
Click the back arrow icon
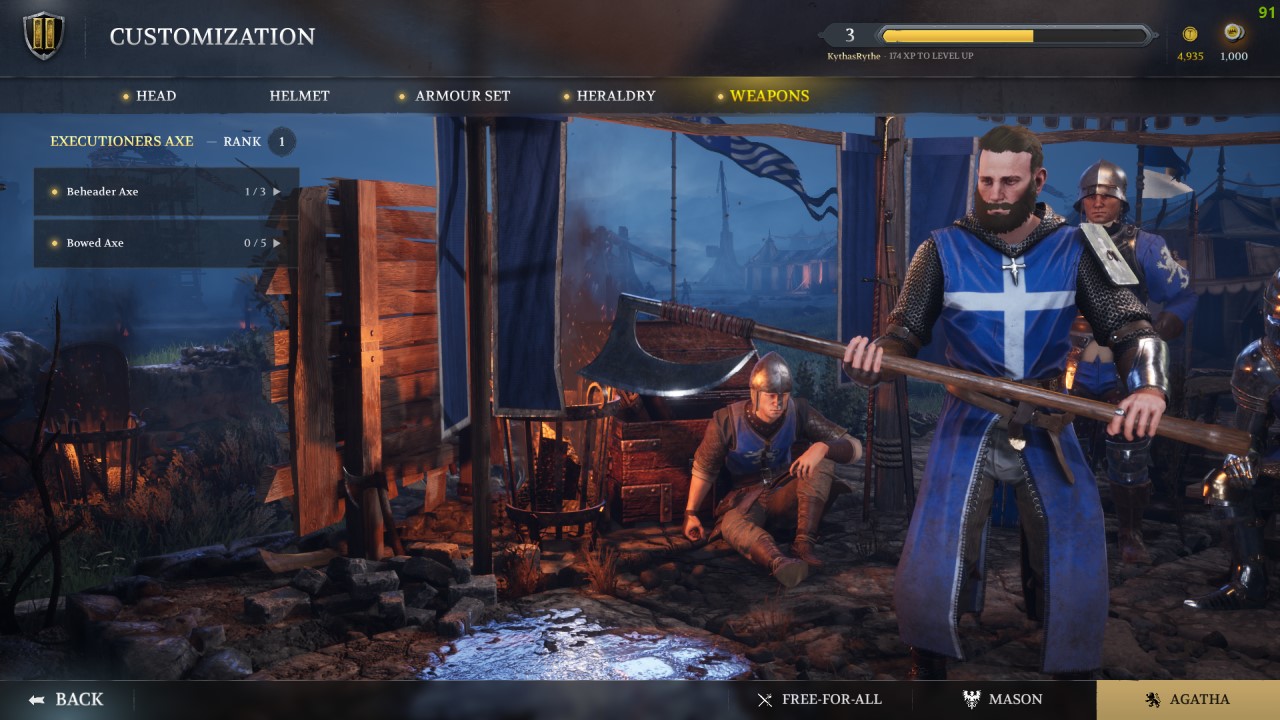(x=37, y=699)
